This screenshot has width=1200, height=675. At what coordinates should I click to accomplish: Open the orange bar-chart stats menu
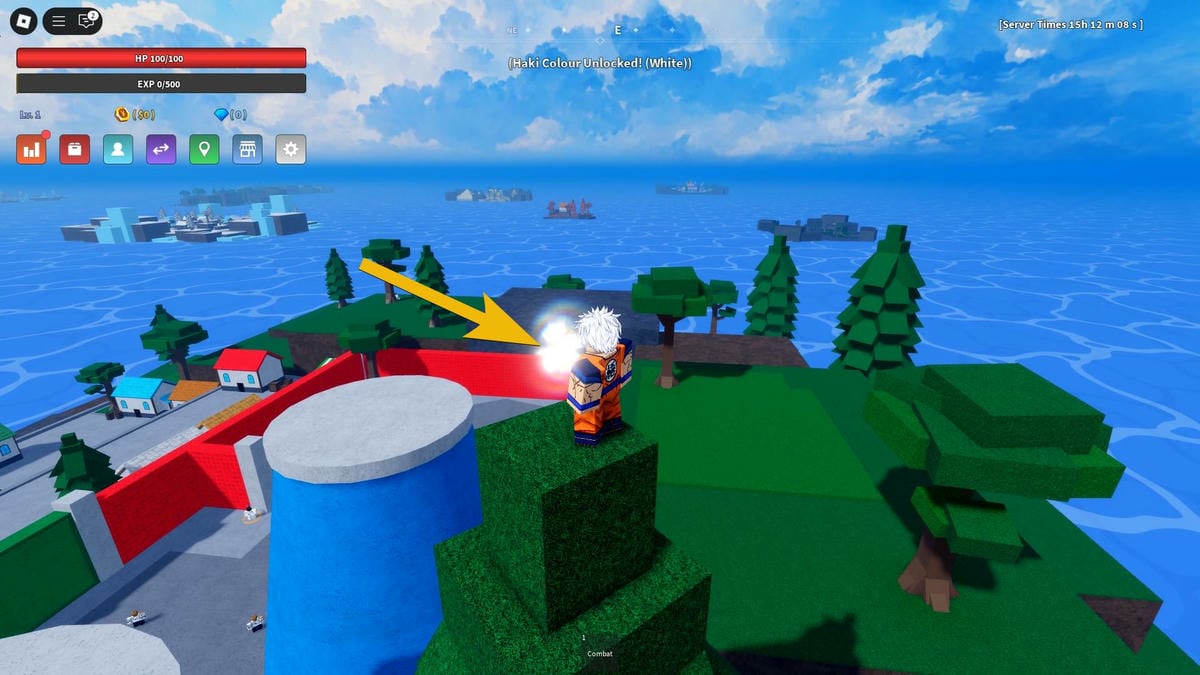pos(32,150)
